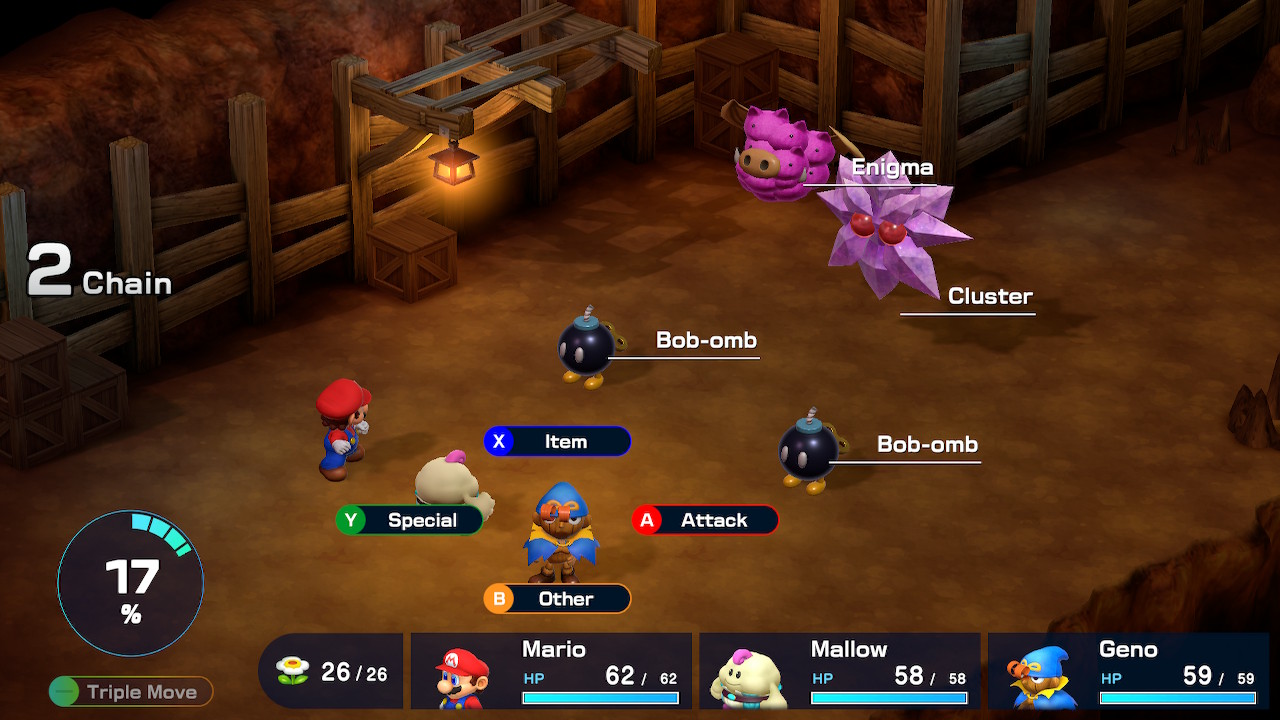Select Geno's party status panel

click(1127, 671)
